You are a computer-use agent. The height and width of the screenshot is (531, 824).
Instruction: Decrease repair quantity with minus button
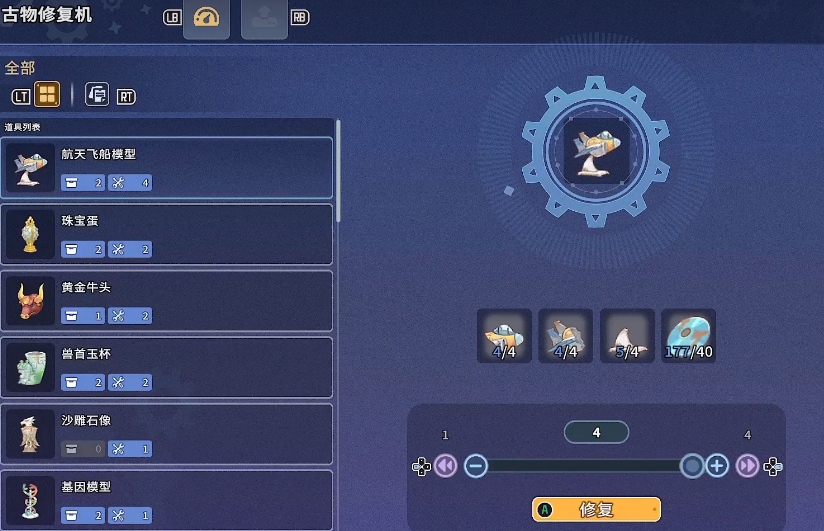point(476,466)
